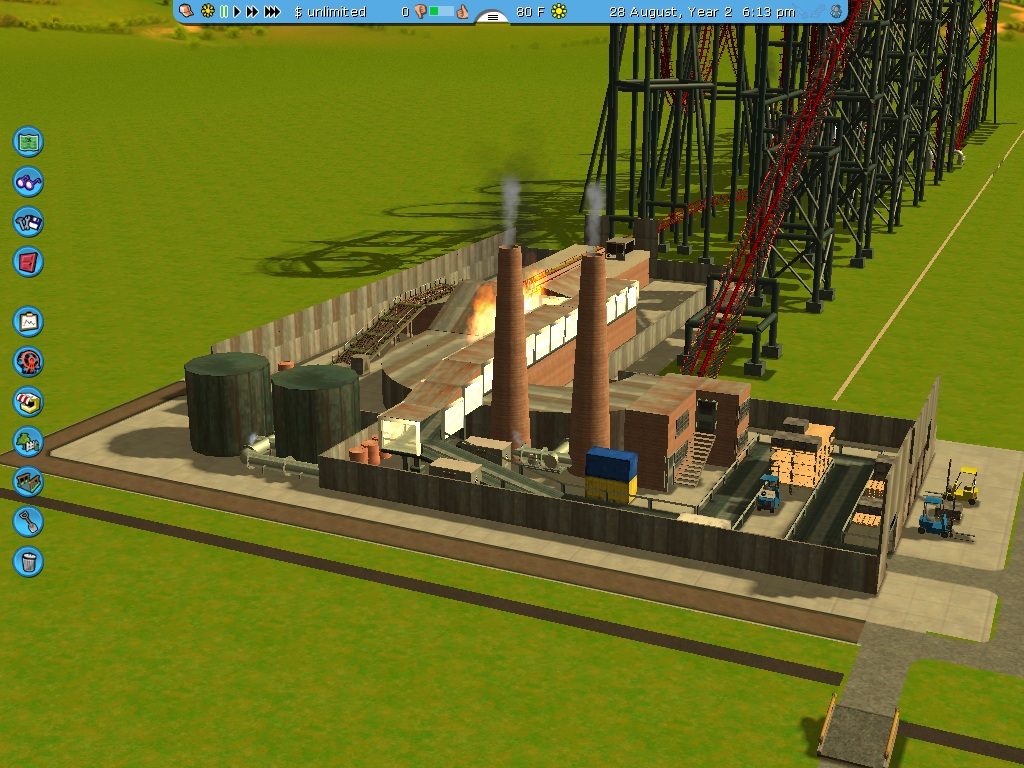Click the guest face icon in top bar
This screenshot has width=1024, height=768.
(835, 12)
